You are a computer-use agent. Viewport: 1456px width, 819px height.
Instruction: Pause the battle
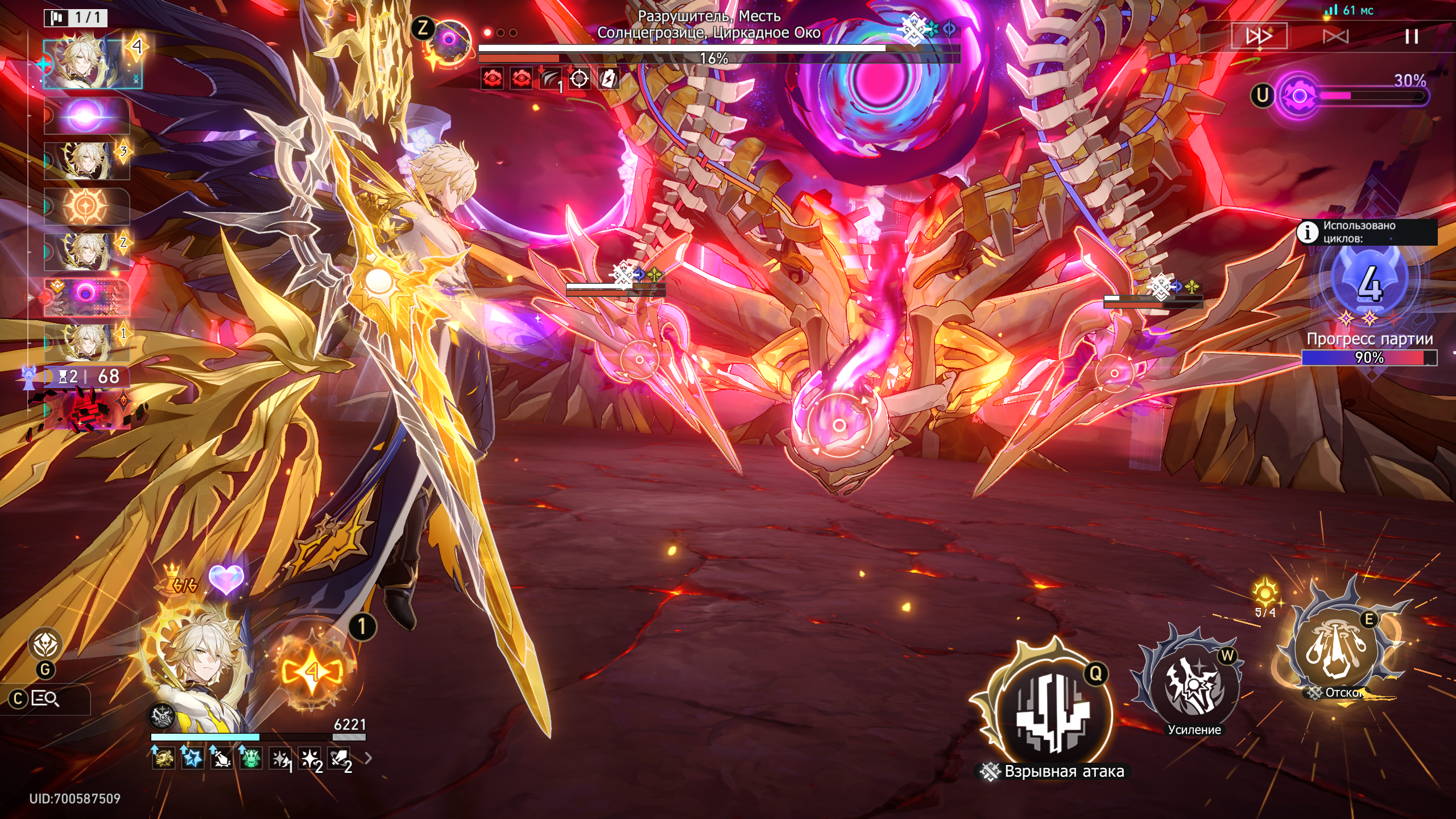point(1411,37)
